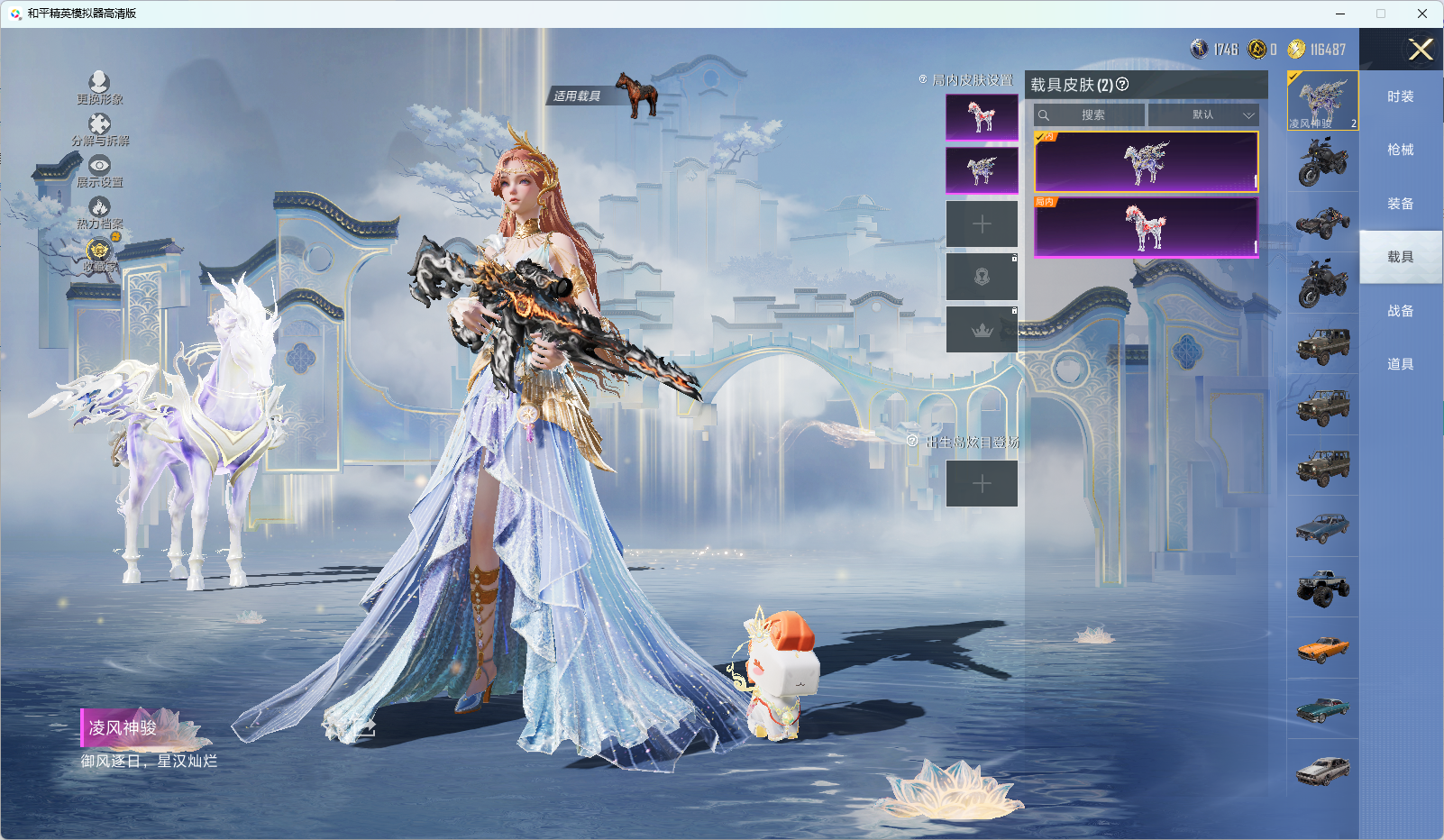The width and height of the screenshot is (1444, 840).
Task: Close the wardrobe with the X button
Action: 1421,50
